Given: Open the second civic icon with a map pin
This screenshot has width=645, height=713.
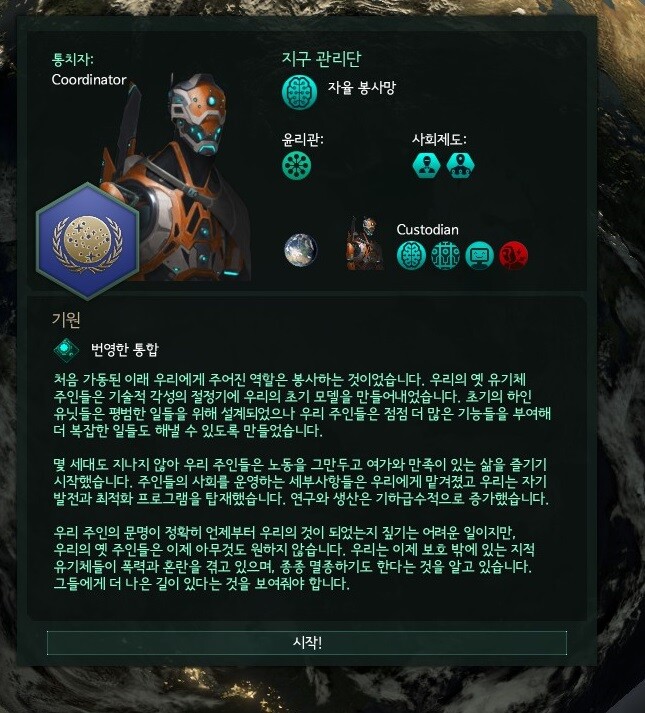Looking at the screenshot, I should pyautogui.click(x=460, y=166).
